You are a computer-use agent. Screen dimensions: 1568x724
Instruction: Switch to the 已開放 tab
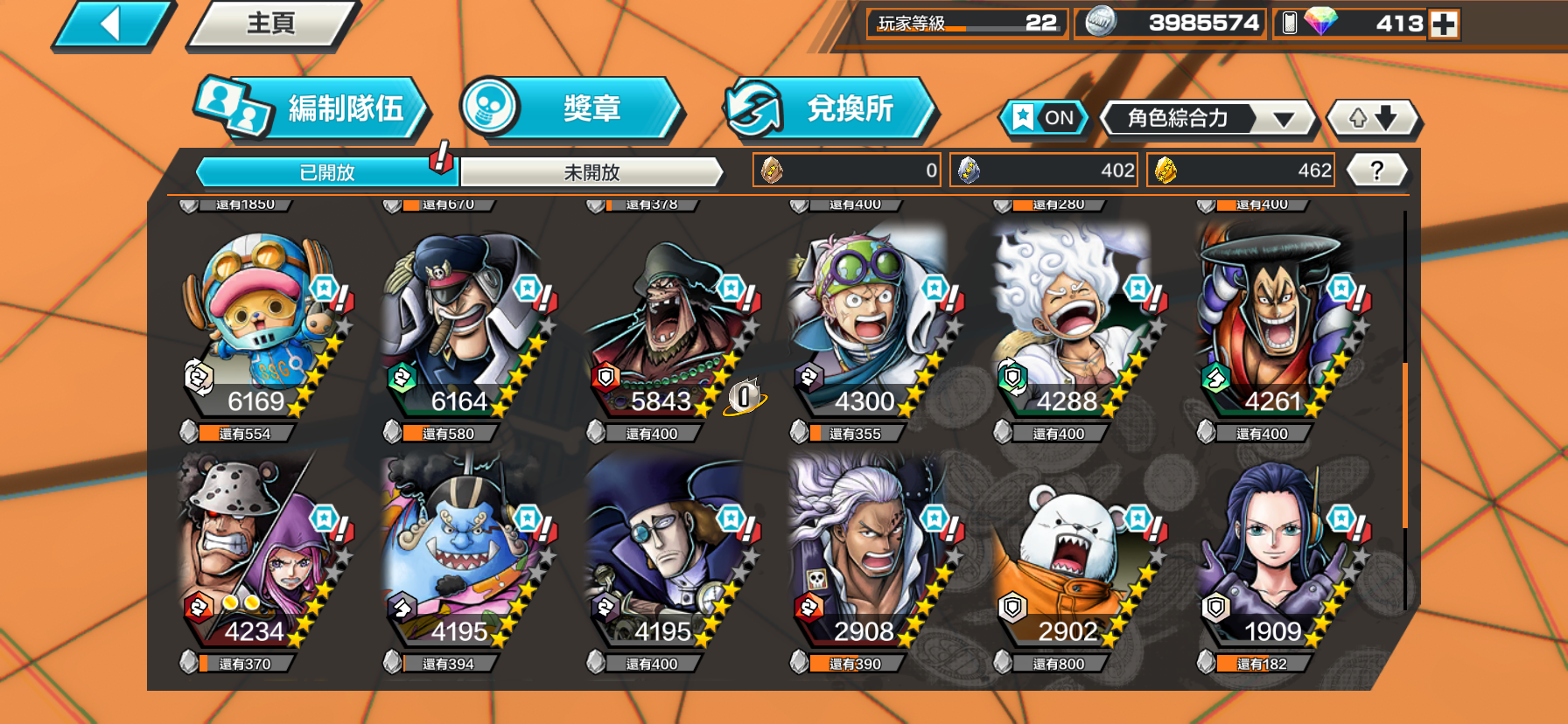tap(326, 172)
